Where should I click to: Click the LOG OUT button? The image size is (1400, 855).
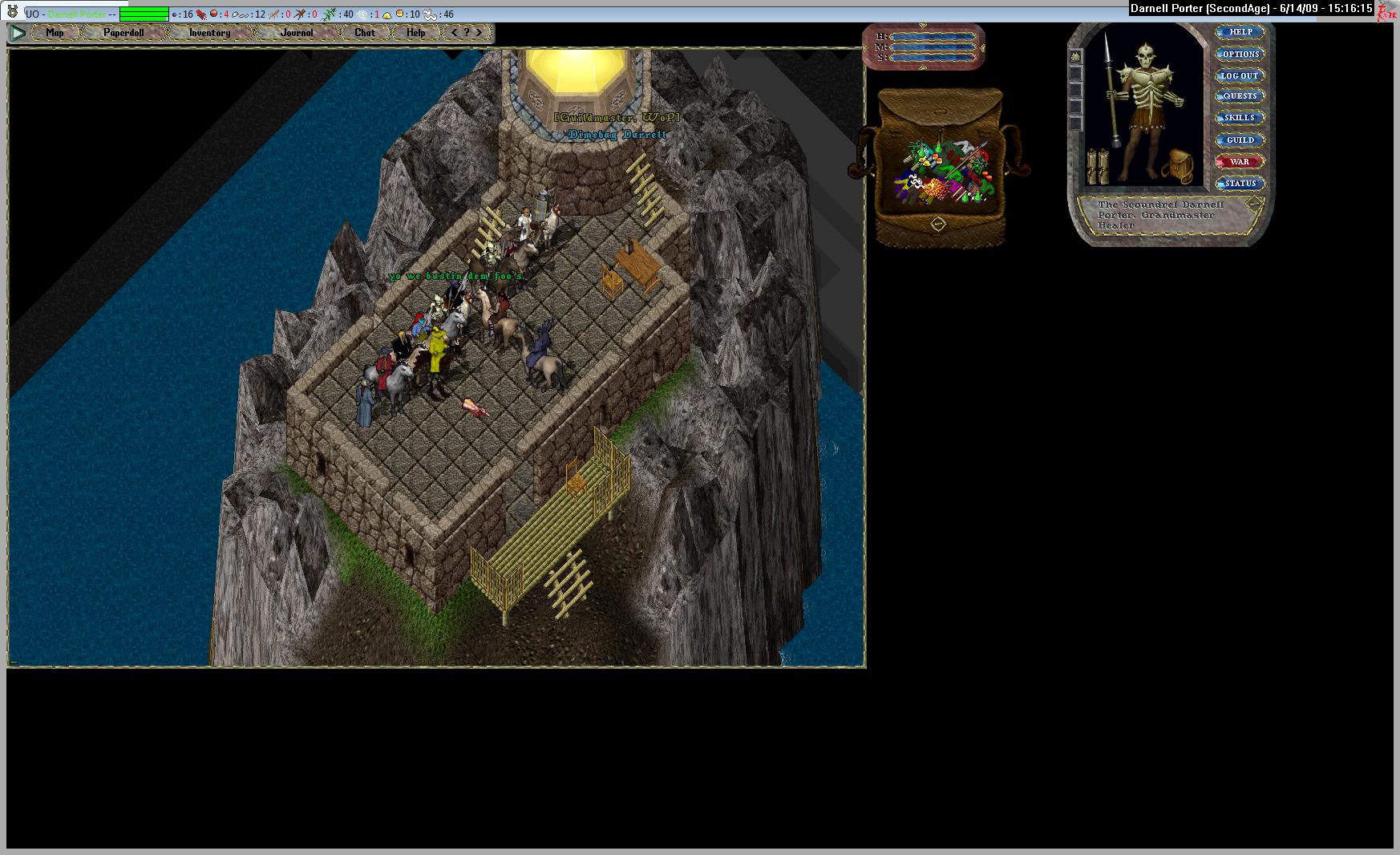click(x=1240, y=75)
